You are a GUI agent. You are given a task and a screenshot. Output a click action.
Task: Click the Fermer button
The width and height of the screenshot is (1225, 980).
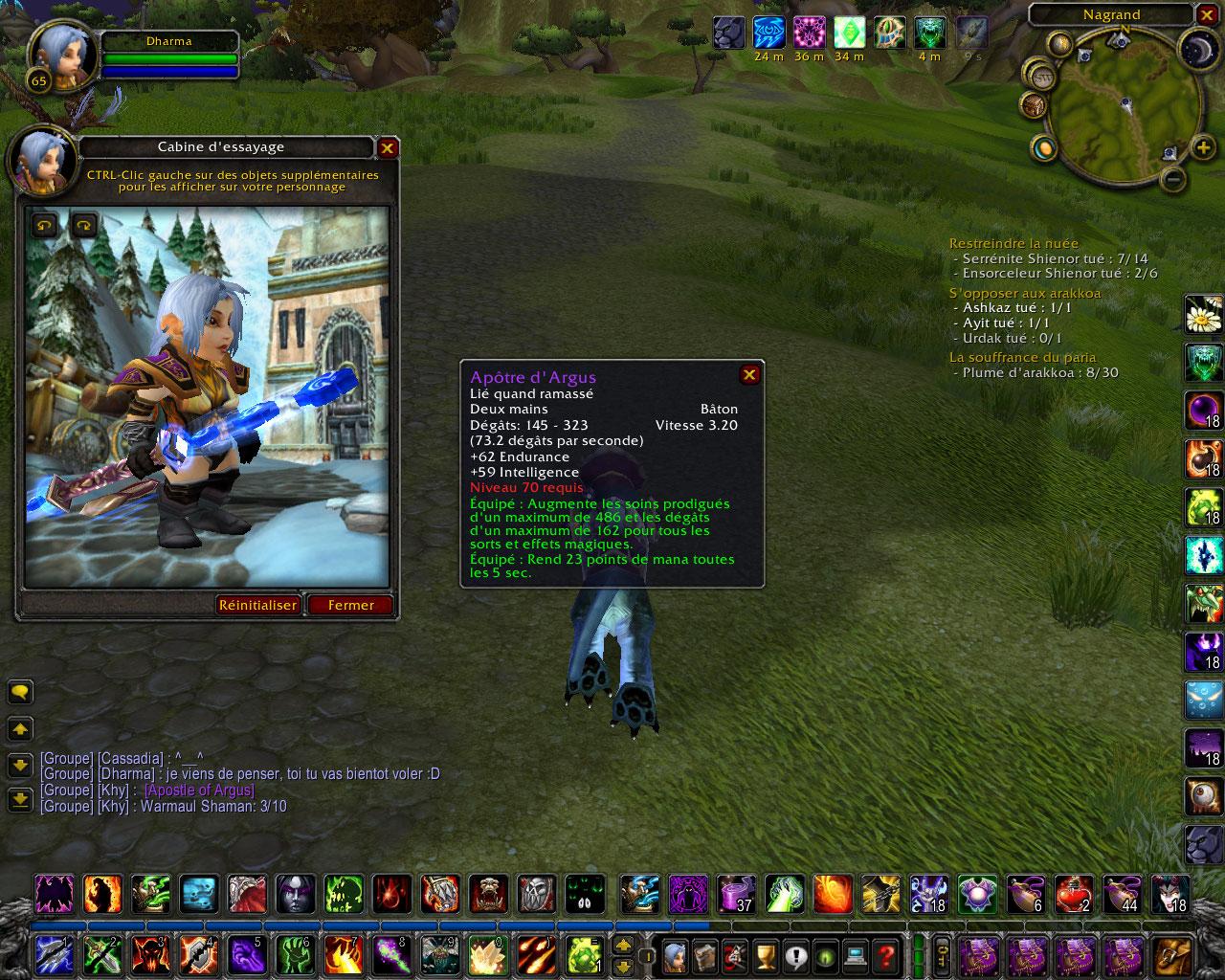350,605
